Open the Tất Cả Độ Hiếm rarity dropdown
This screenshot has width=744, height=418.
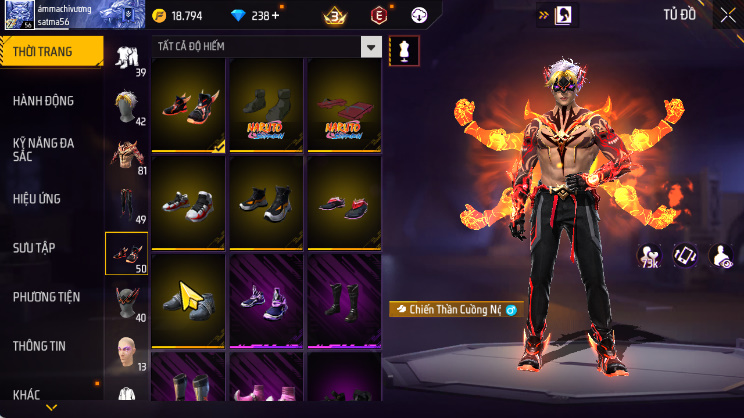click(x=268, y=47)
